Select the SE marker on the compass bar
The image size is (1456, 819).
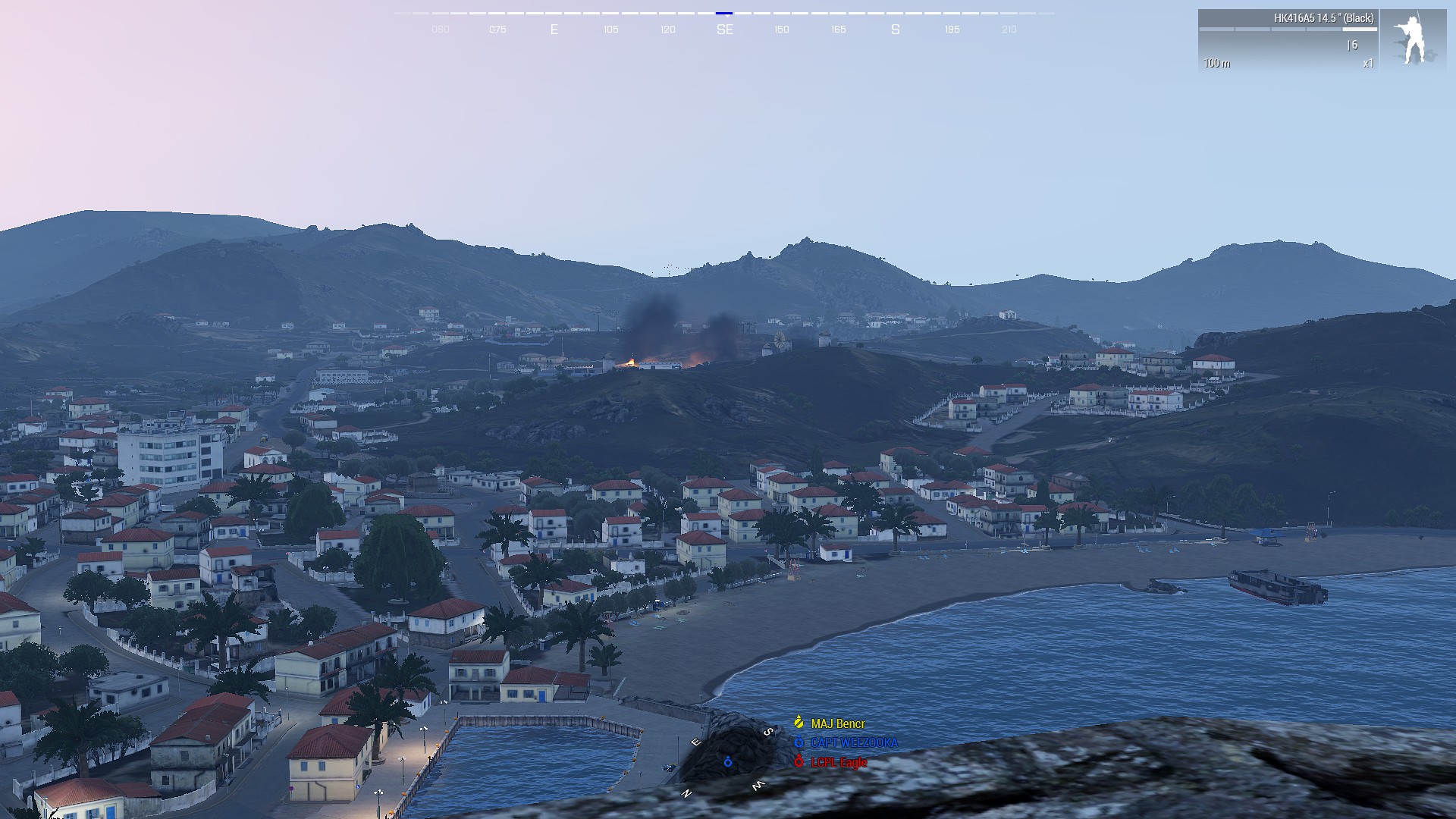[725, 30]
